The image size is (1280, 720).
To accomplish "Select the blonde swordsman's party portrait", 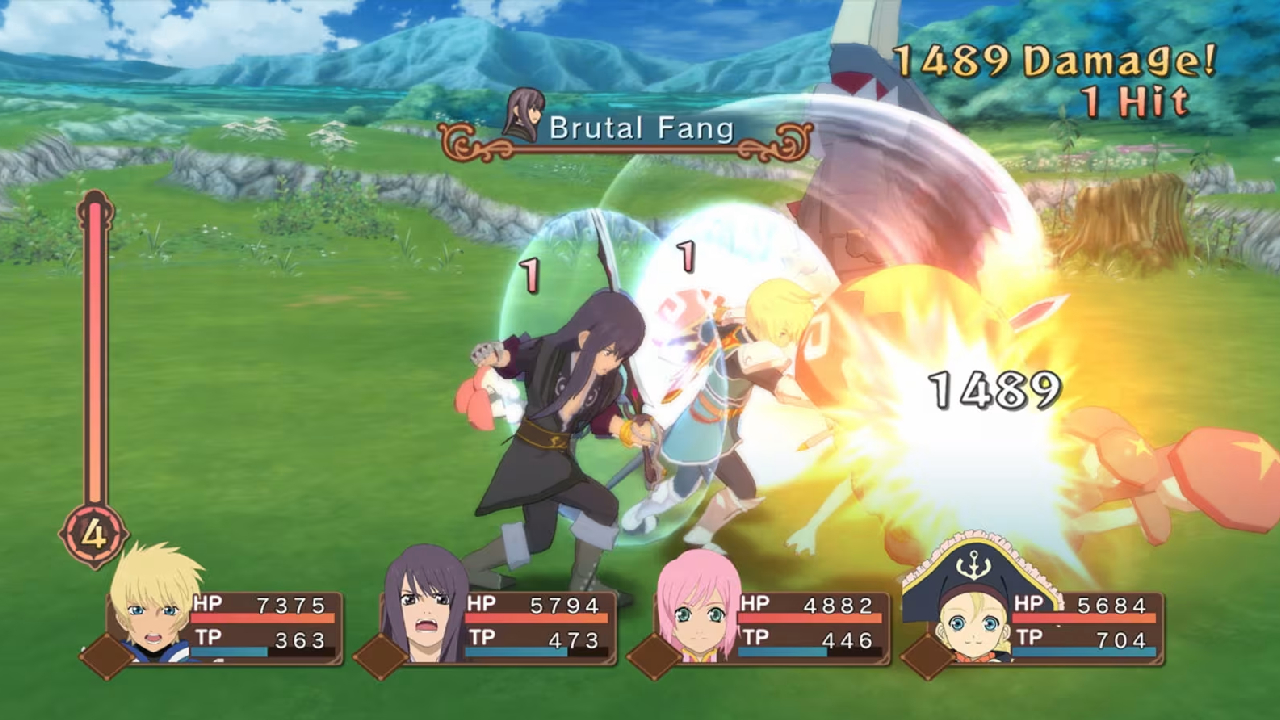I will tap(153, 603).
